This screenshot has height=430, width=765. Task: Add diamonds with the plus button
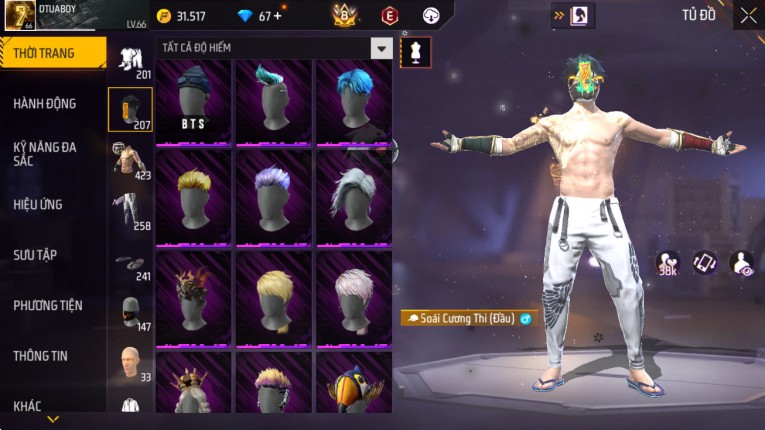point(277,16)
